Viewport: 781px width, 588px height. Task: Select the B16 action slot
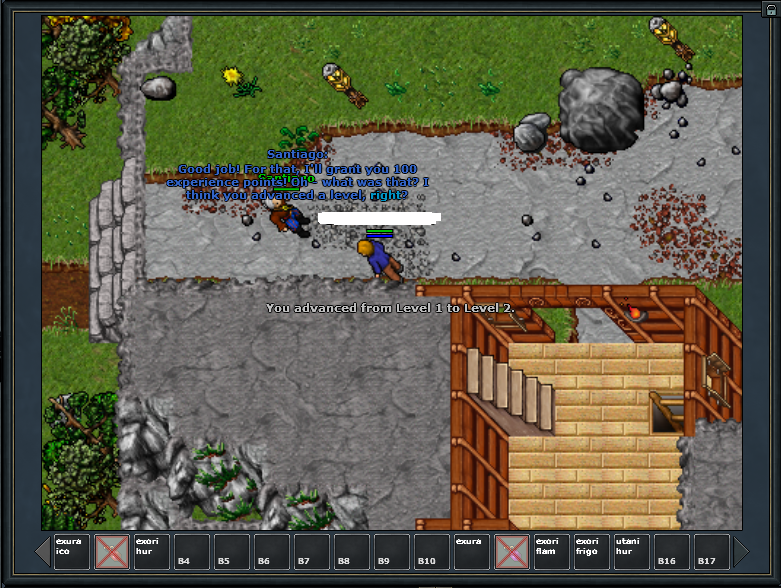click(x=671, y=552)
